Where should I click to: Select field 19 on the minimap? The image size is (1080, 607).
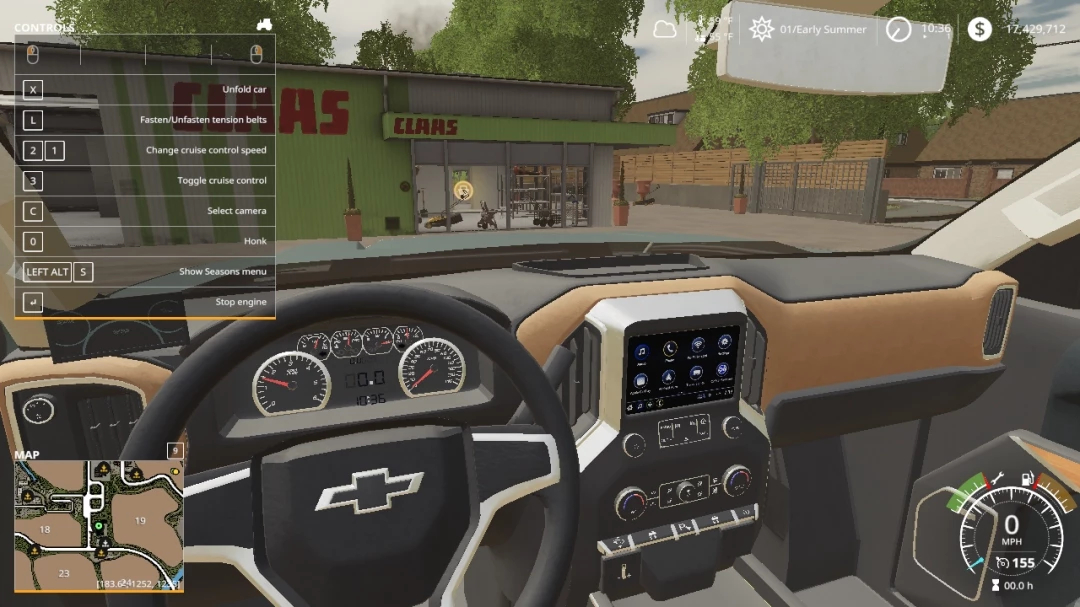[141, 520]
